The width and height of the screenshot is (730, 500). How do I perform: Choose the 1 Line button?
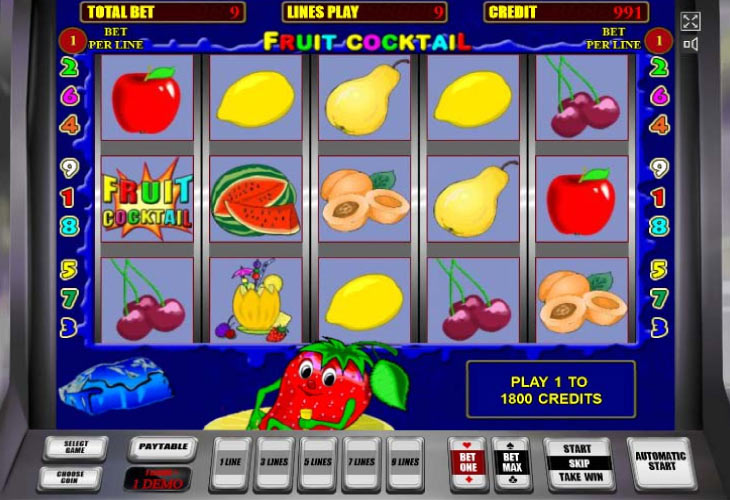click(230, 462)
